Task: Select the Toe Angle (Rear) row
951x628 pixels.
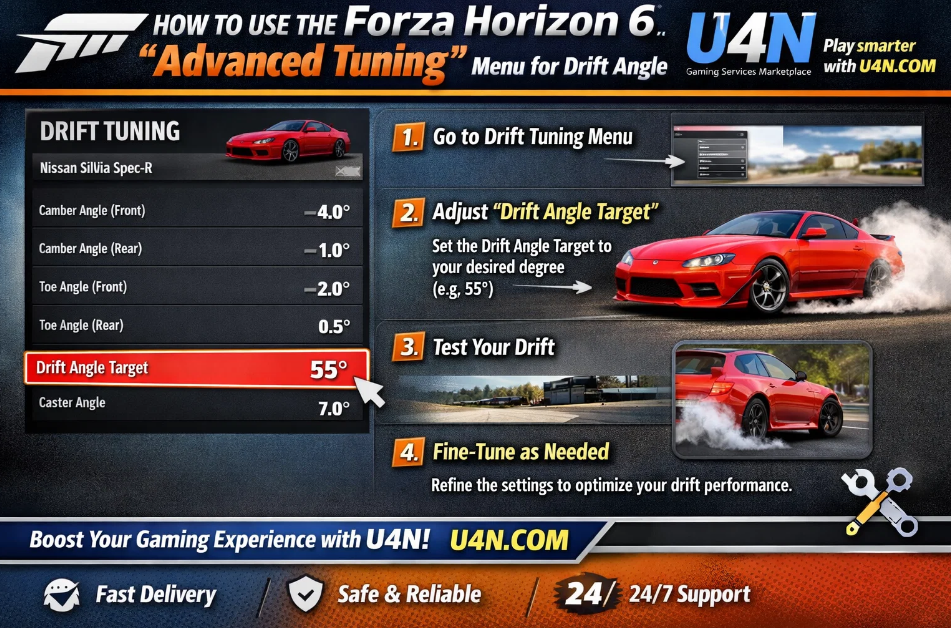Action: pos(195,326)
